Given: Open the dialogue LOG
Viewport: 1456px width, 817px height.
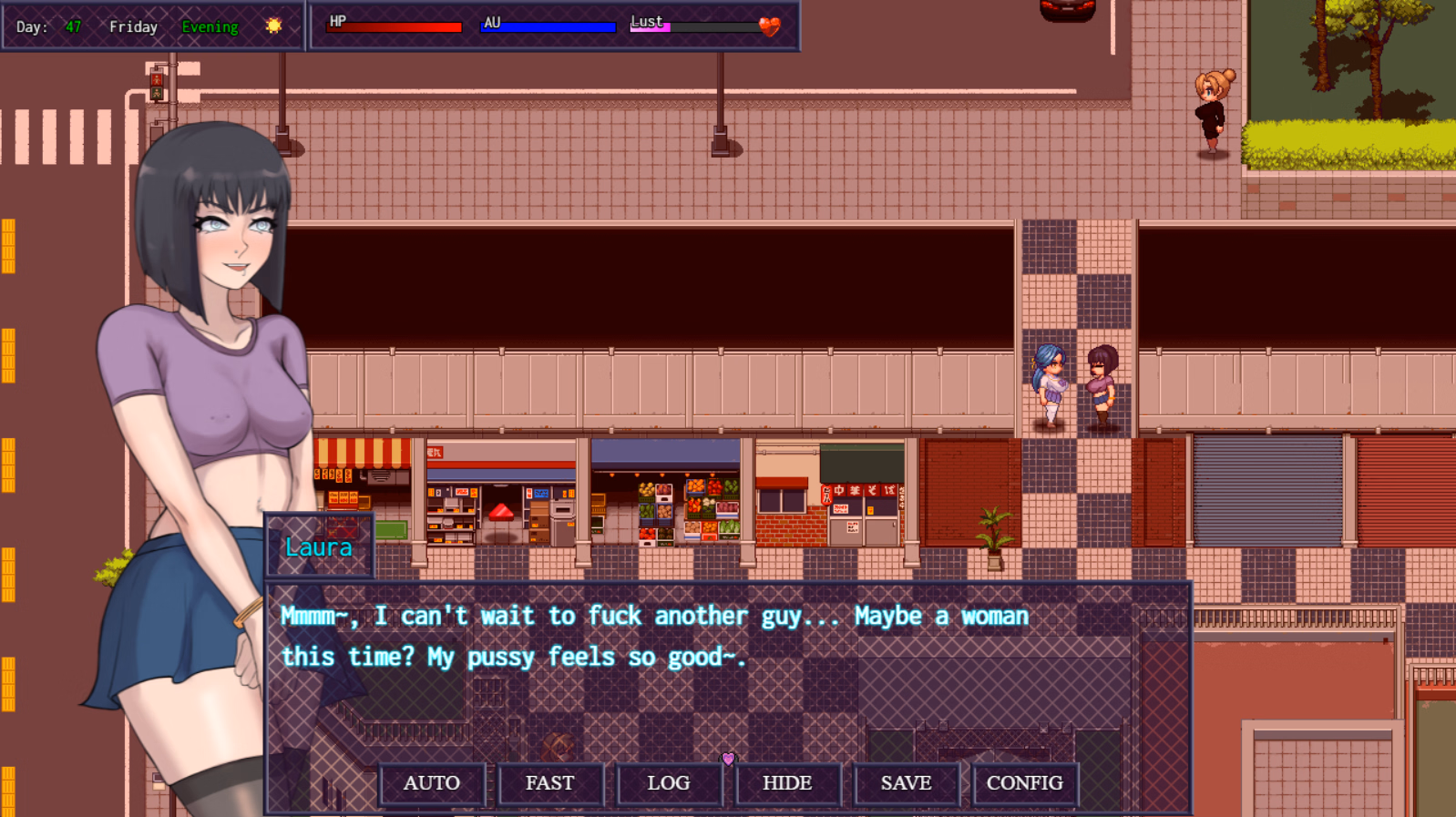Looking at the screenshot, I should click(669, 783).
